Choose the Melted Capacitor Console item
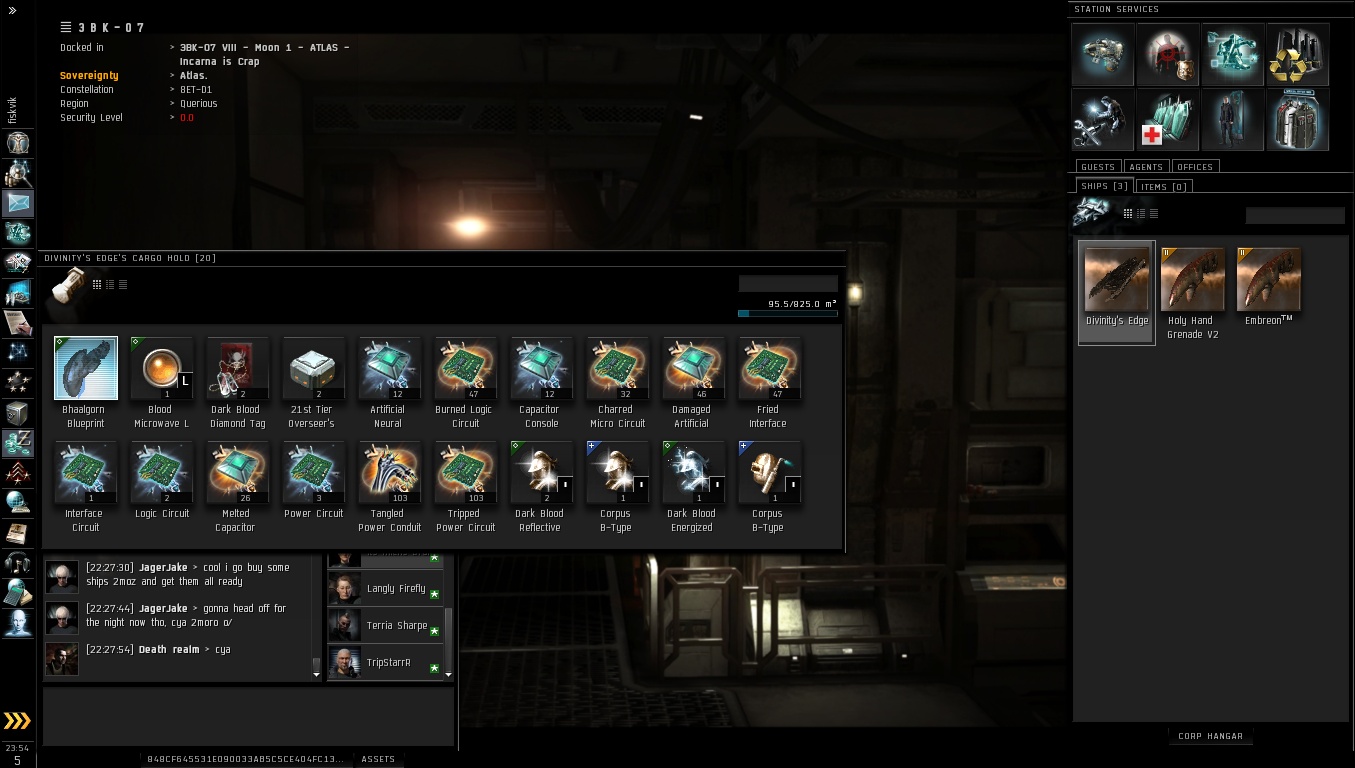 [237, 472]
